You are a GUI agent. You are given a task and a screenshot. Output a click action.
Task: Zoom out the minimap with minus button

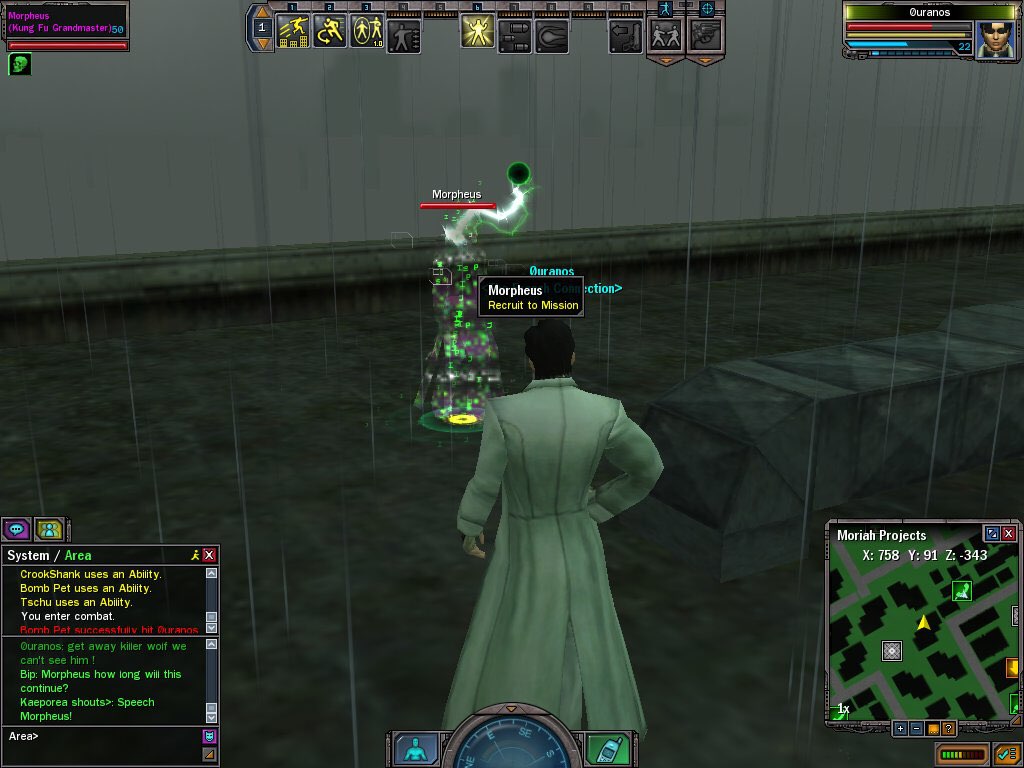pos(916,728)
